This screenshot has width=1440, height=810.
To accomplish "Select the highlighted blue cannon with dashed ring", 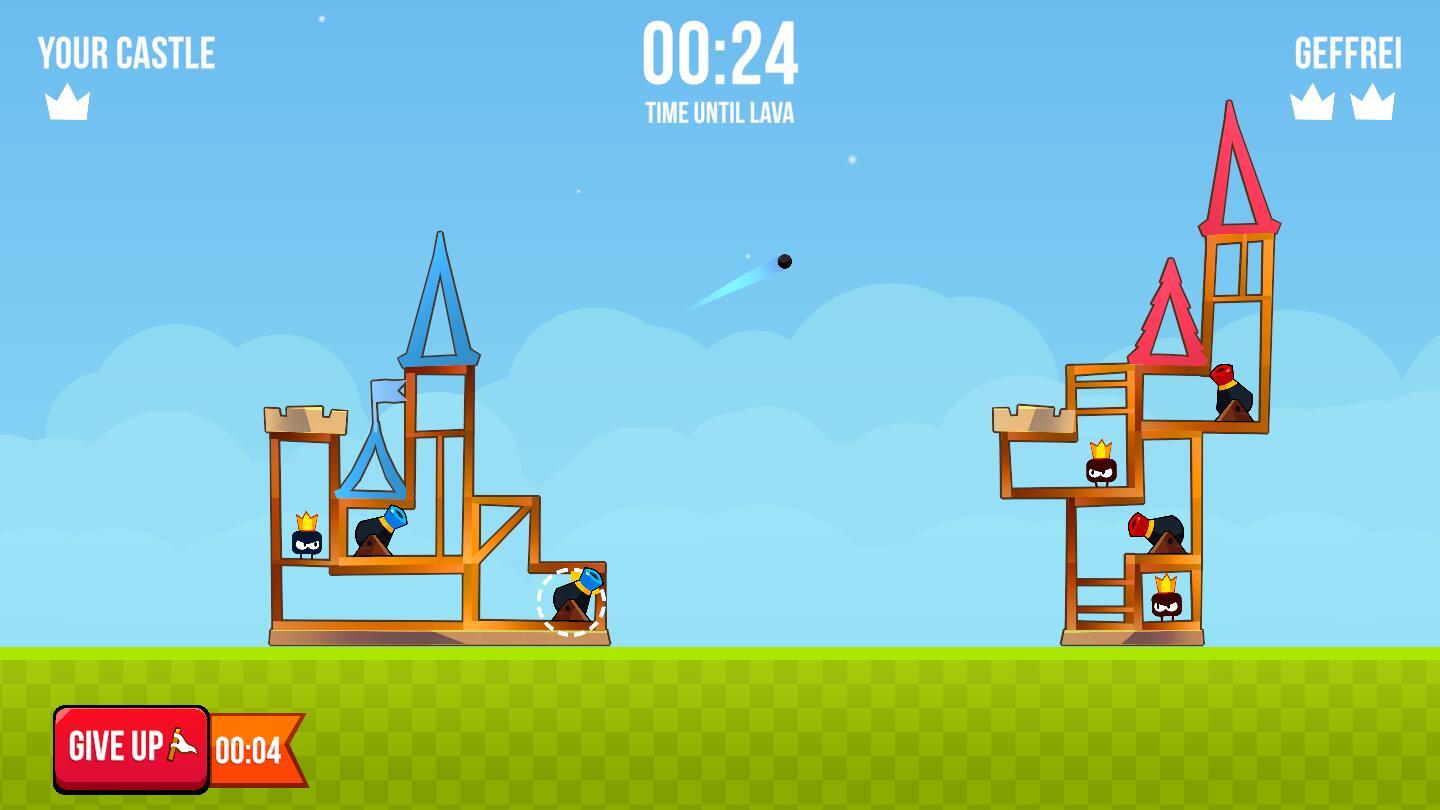I will (x=572, y=601).
